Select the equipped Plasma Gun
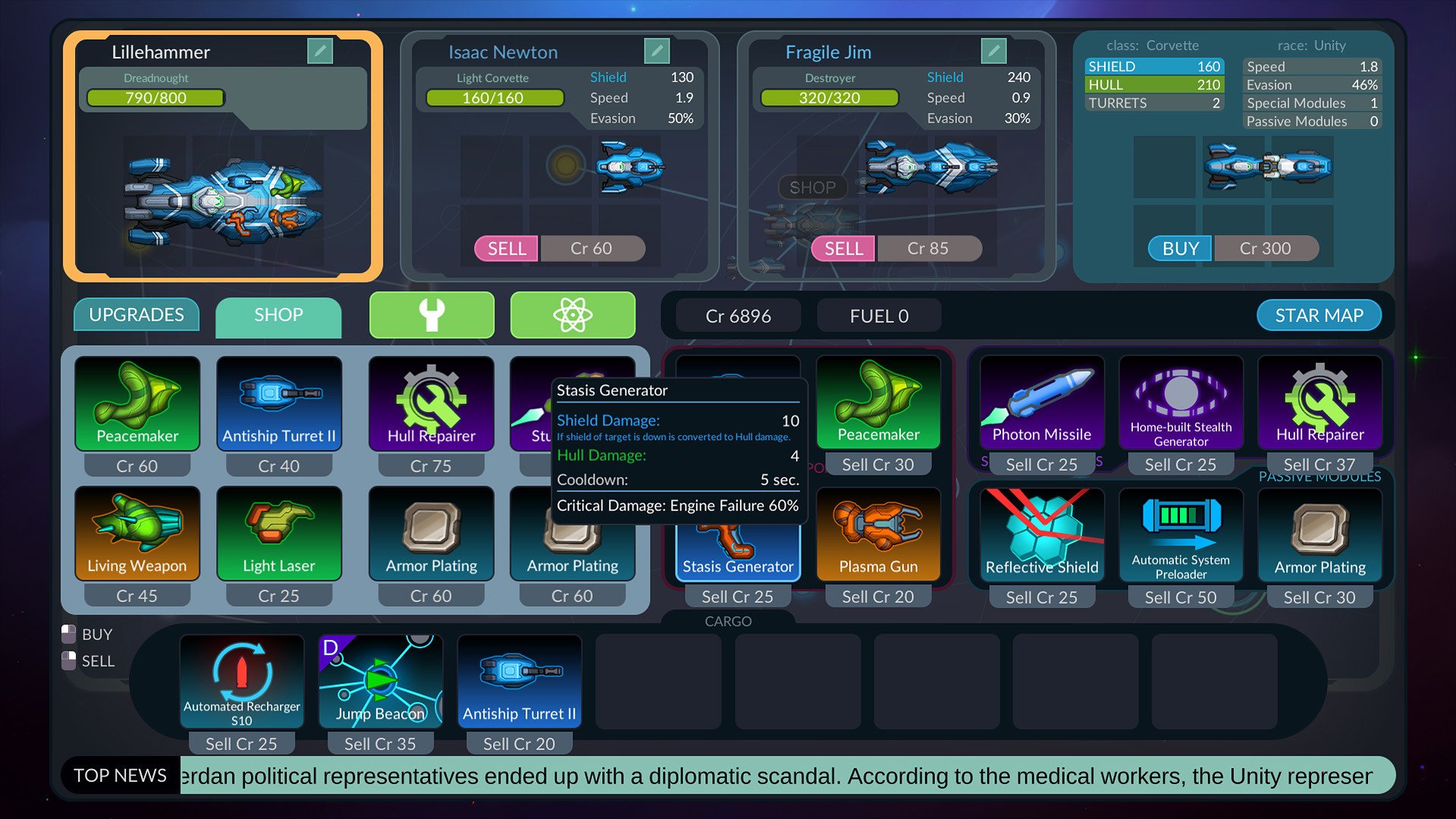This screenshot has width=1456, height=819. click(878, 534)
